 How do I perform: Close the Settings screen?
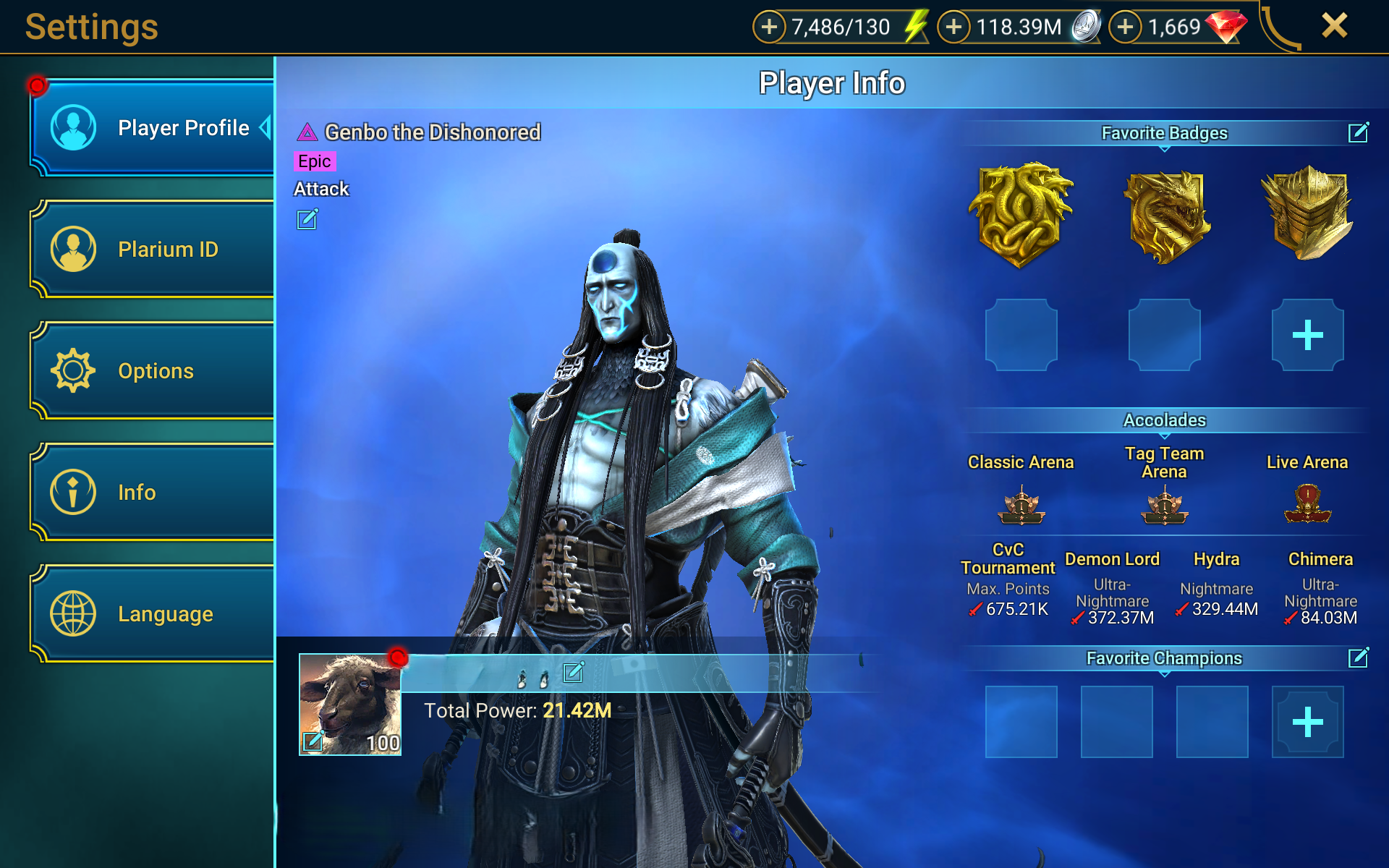pyautogui.click(x=1334, y=26)
